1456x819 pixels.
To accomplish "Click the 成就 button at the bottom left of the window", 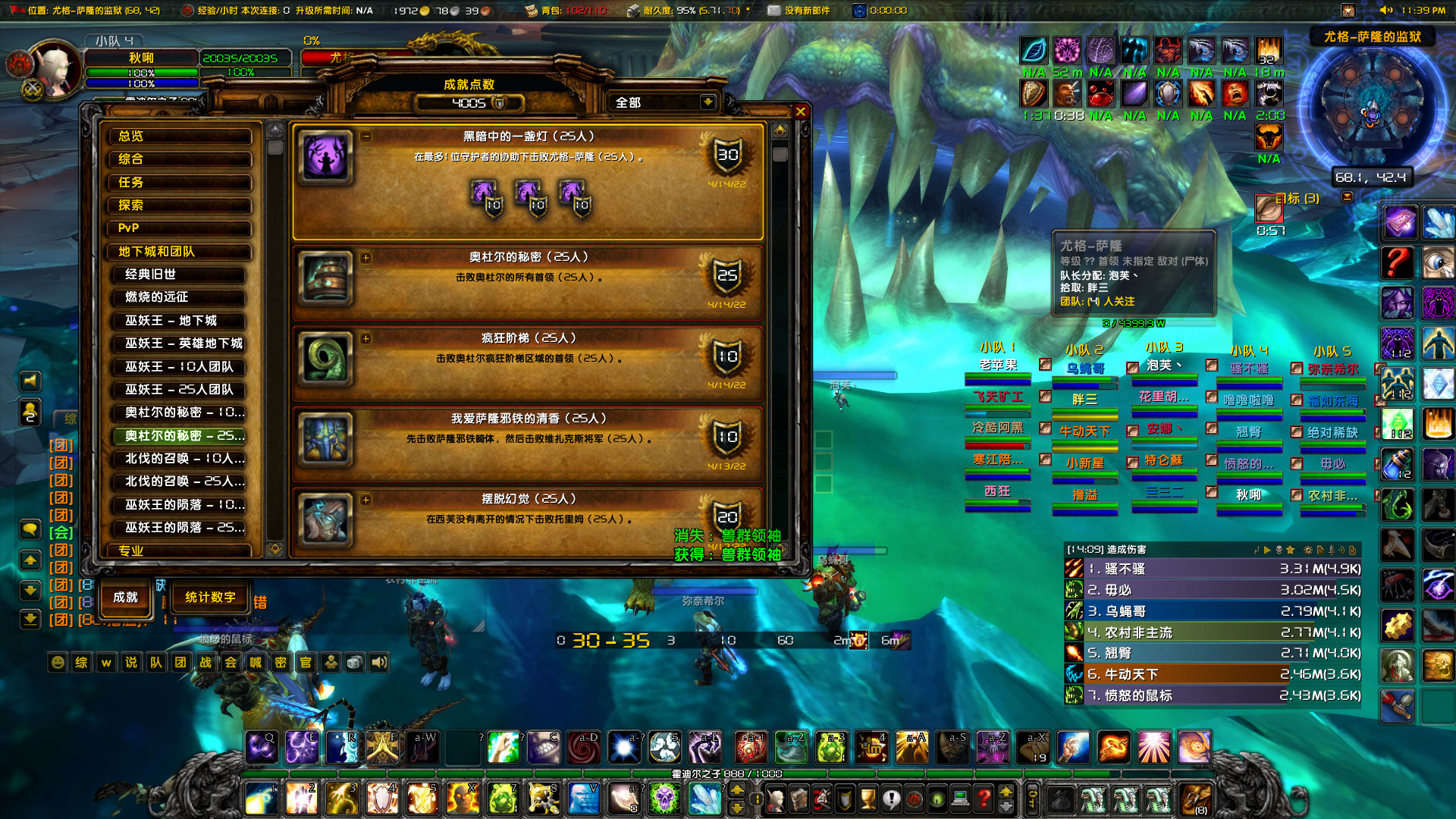I will [124, 598].
